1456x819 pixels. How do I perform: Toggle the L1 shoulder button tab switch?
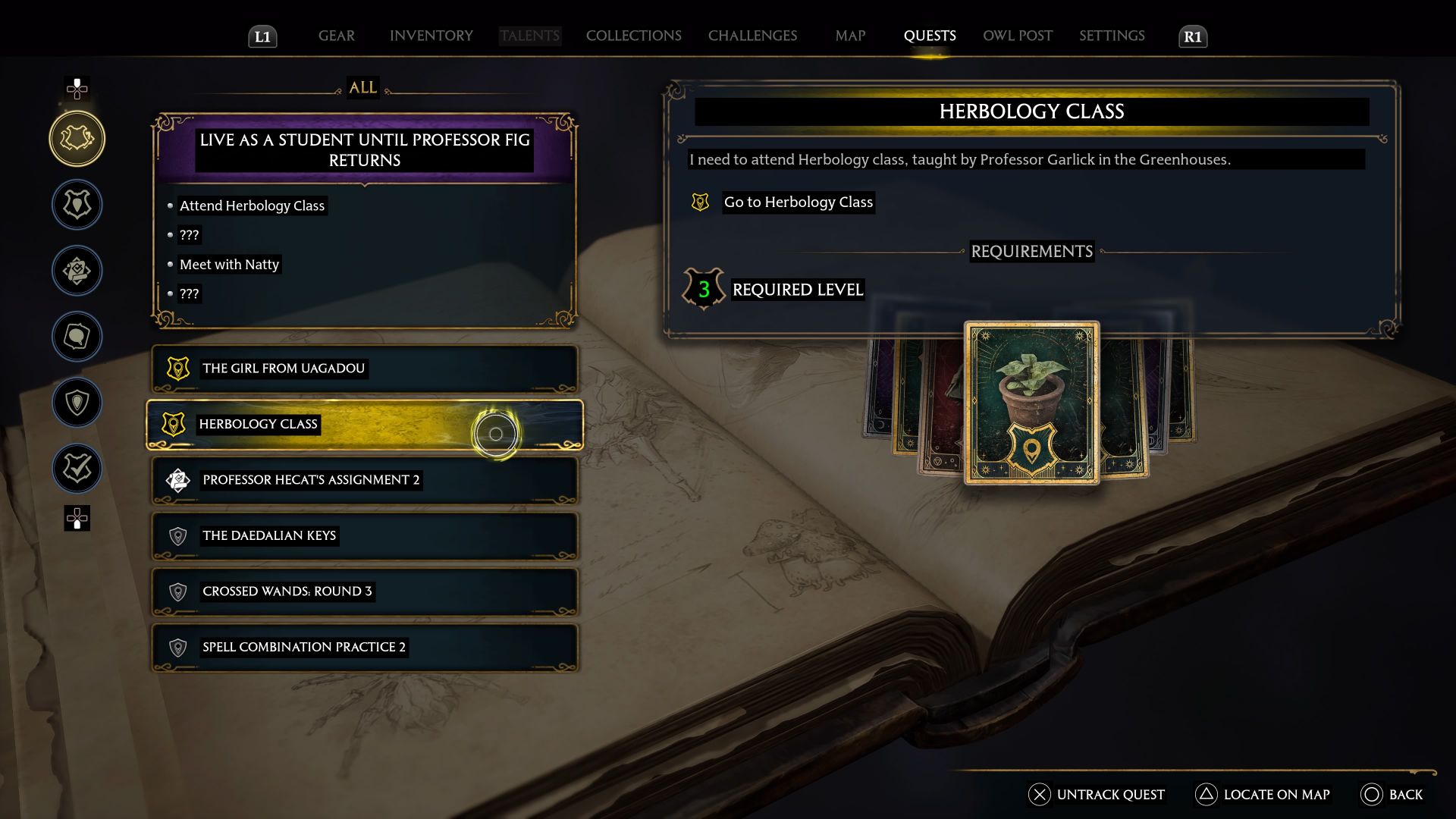pyautogui.click(x=262, y=35)
